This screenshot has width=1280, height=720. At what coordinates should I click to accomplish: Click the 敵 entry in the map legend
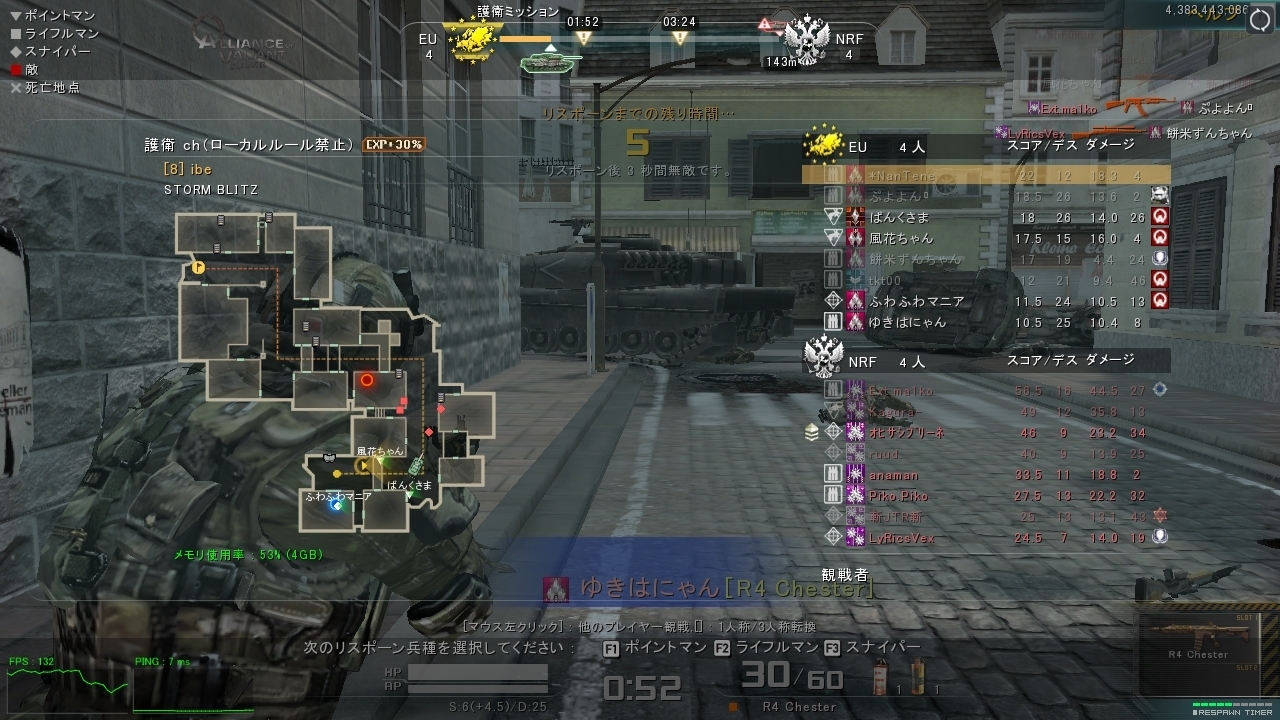tap(32, 70)
